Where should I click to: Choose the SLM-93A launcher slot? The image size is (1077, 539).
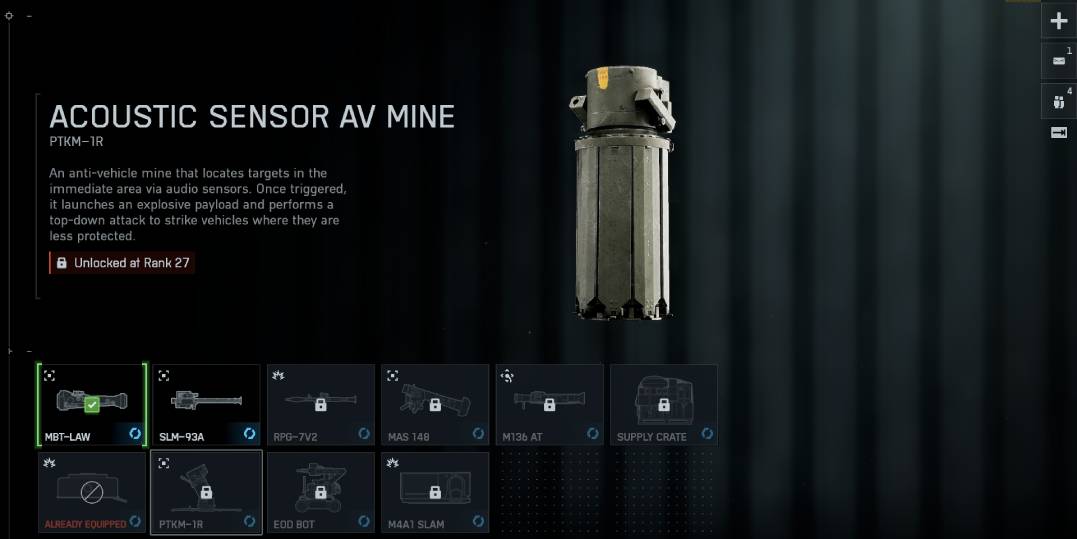click(x=206, y=404)
